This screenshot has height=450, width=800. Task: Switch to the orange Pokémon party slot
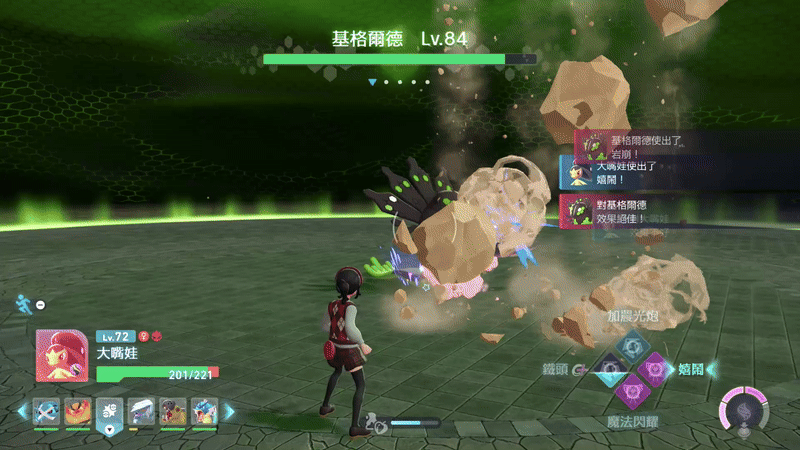[78, 411]
